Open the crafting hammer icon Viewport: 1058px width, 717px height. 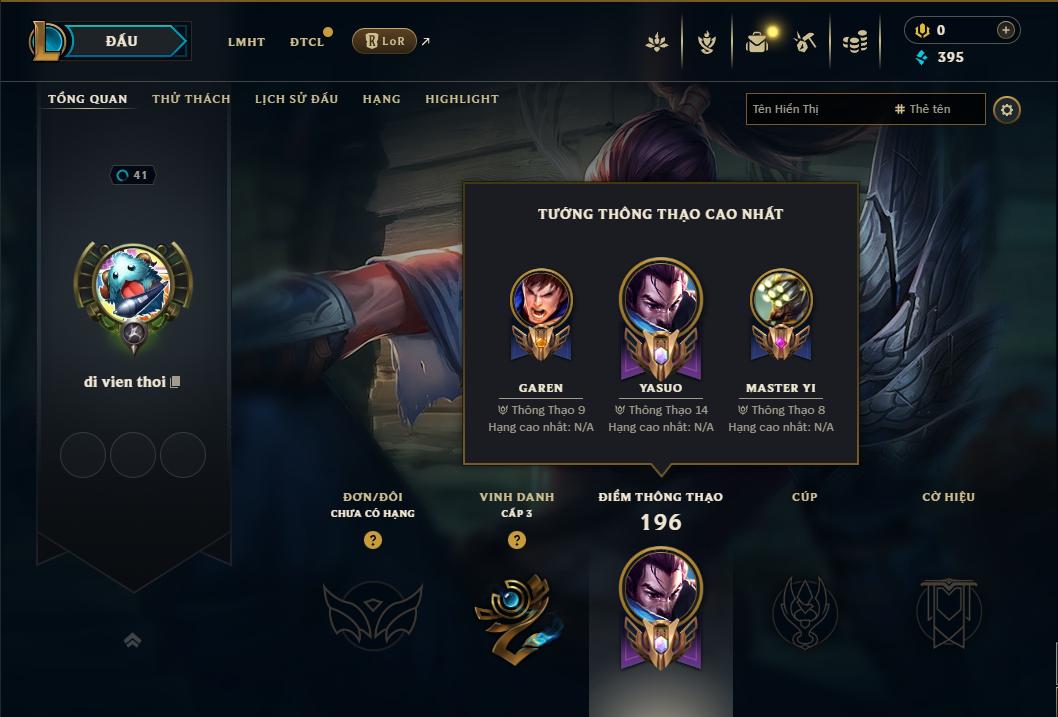pyautogui.click(x=805, y=42)
